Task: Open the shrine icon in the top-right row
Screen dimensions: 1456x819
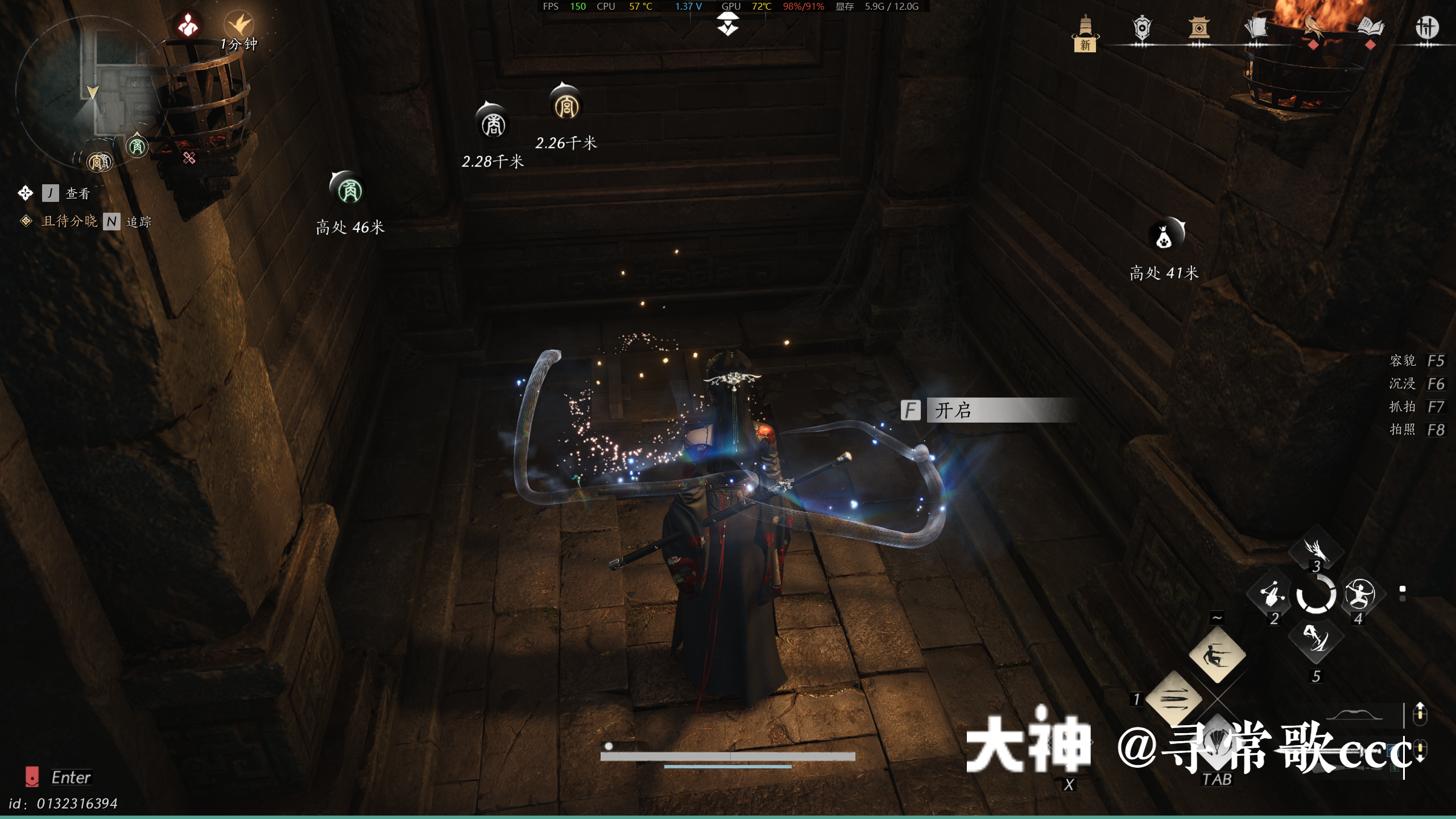Action: 1200,27
